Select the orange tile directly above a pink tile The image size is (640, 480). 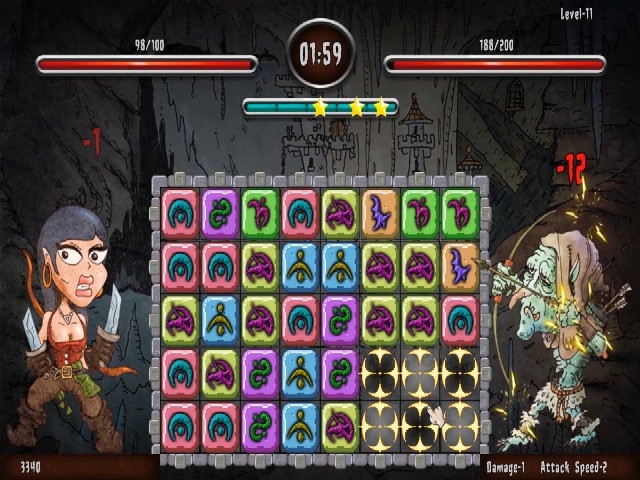460,266
